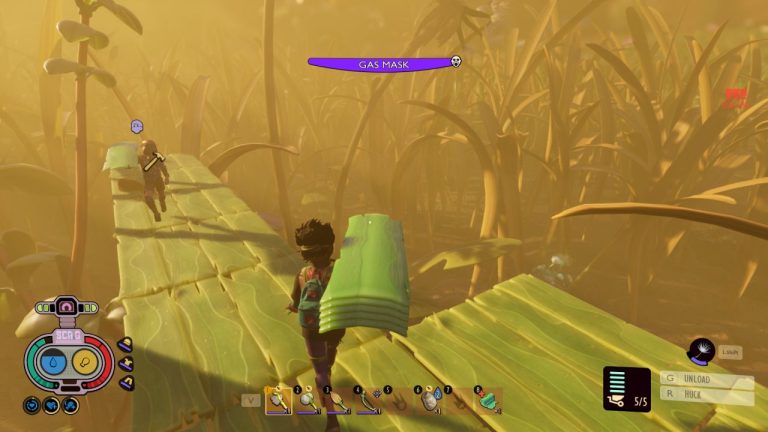Image resolution: width=768 pixels, height=432 pixels.
Task: Click the yellow hunger gauge
Action: (x=84, y=362)
